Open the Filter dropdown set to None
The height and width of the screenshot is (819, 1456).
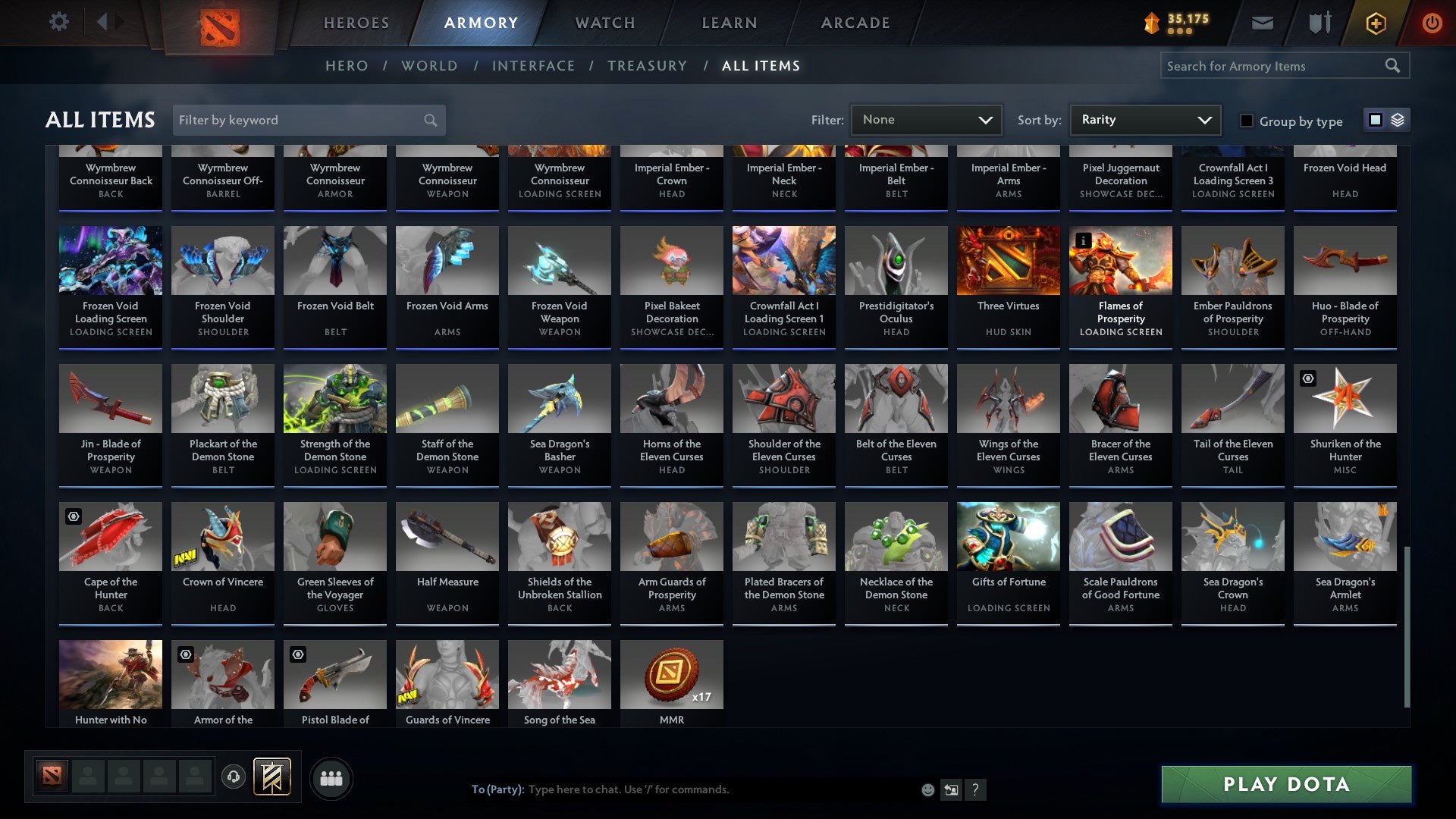(x=925, y=119)
